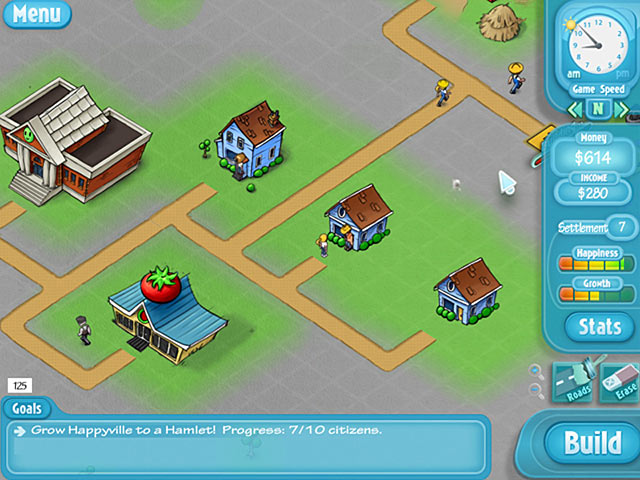Viewport: 640px width, 480px height.
Task: Open the Stats panel
Action: [x=600, y=326]
